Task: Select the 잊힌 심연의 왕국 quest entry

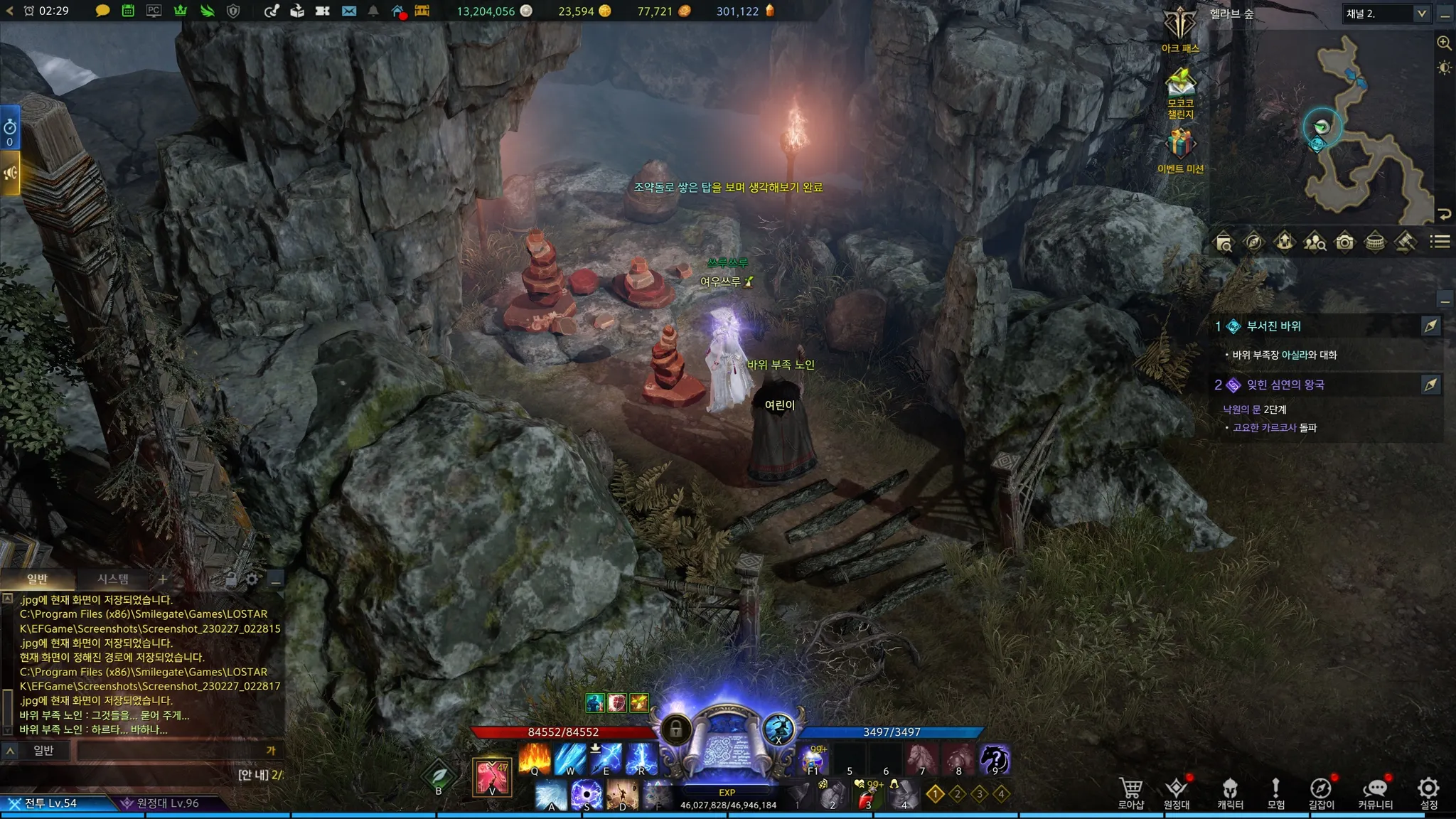Action: click(x=1285, y=385)
